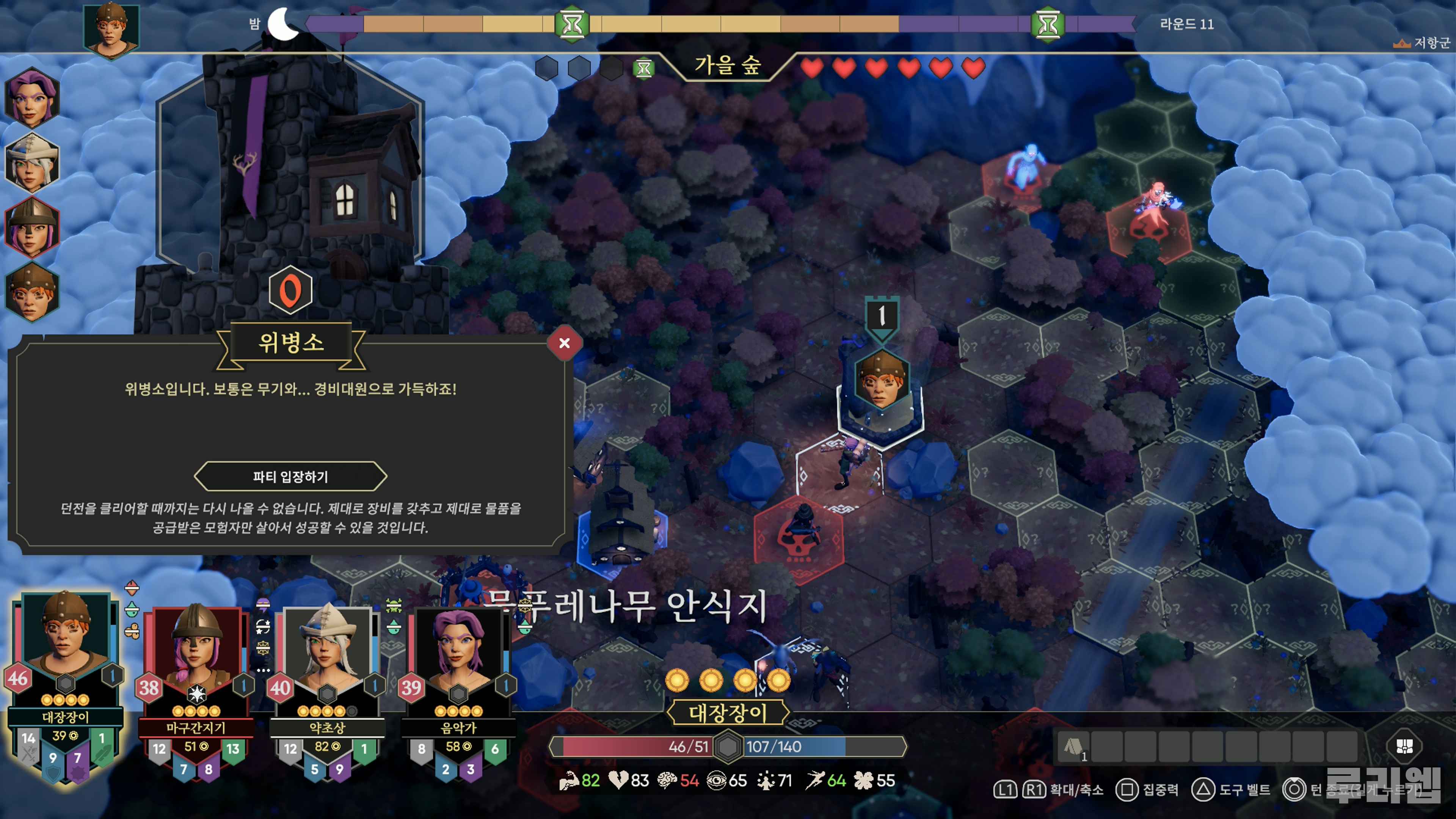Open the map grid icon beside the belt
Image resolution: width=1456 pixels, height=819 pixels.
coord(1404,746)
